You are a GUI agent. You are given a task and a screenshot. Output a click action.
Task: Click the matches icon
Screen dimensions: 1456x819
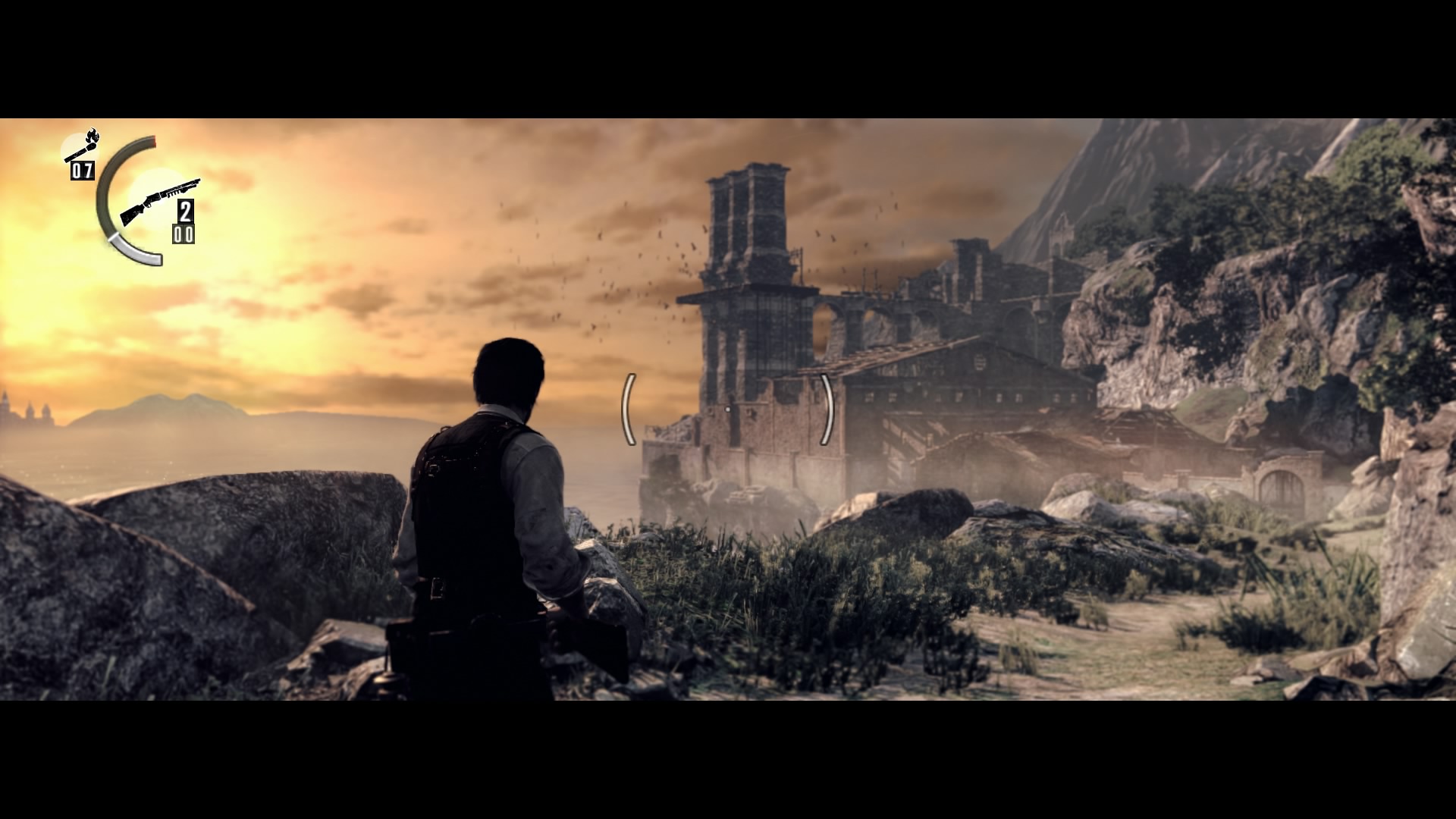[82, 146]
